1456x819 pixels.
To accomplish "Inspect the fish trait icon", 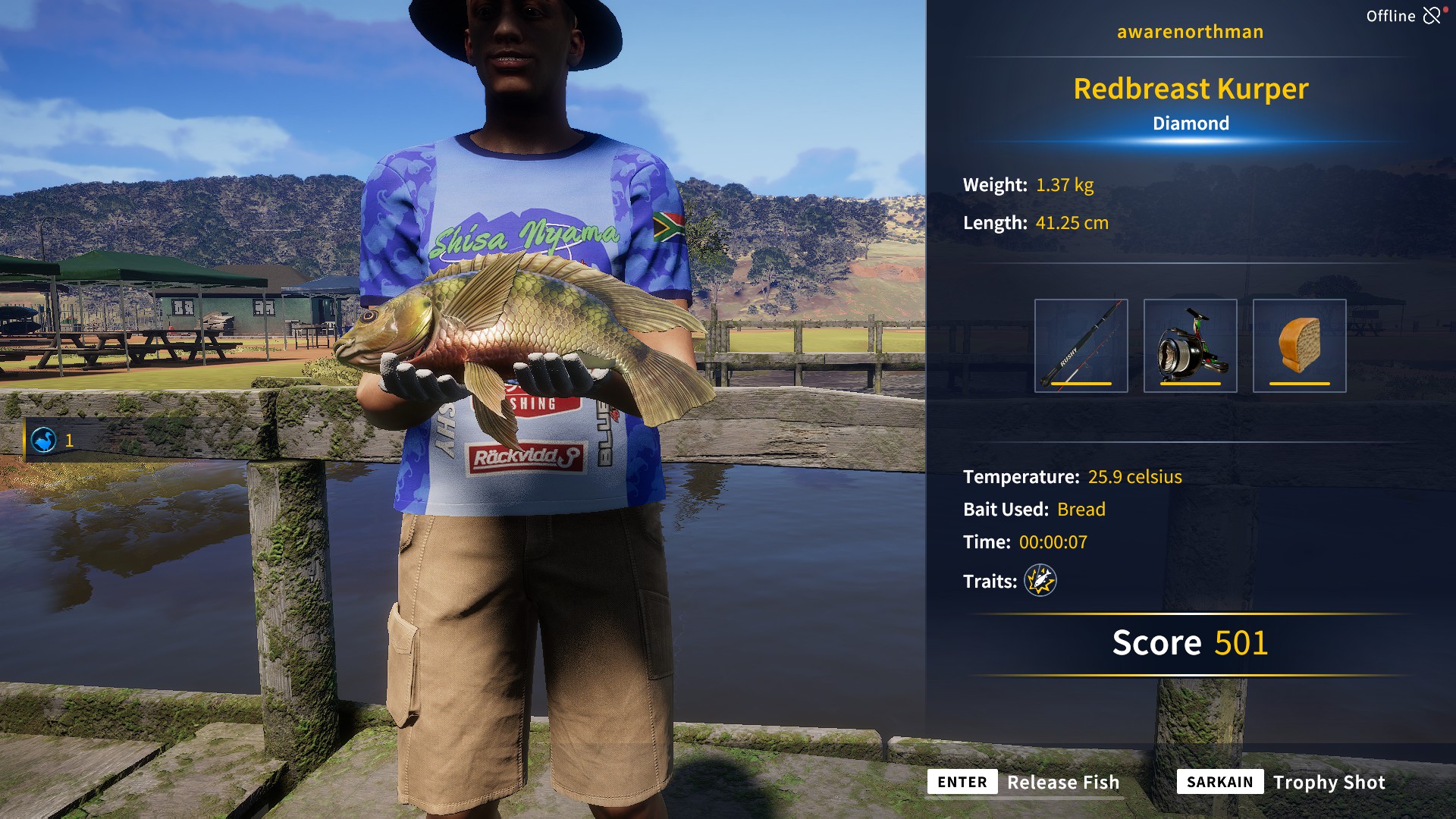I will [x=1040, y=581].
